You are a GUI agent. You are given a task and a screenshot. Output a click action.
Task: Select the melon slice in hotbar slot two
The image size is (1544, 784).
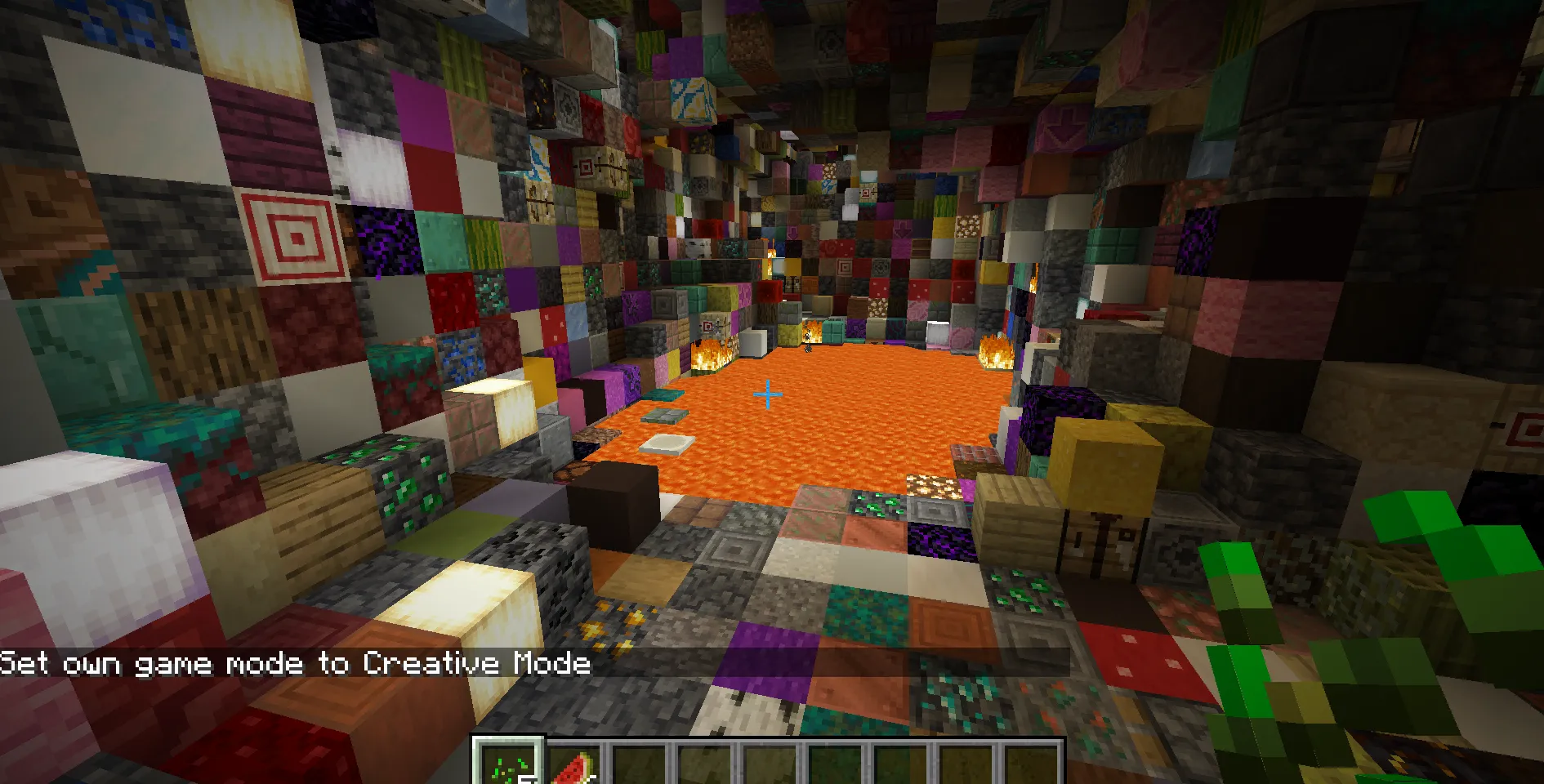[x=574, y=764]
